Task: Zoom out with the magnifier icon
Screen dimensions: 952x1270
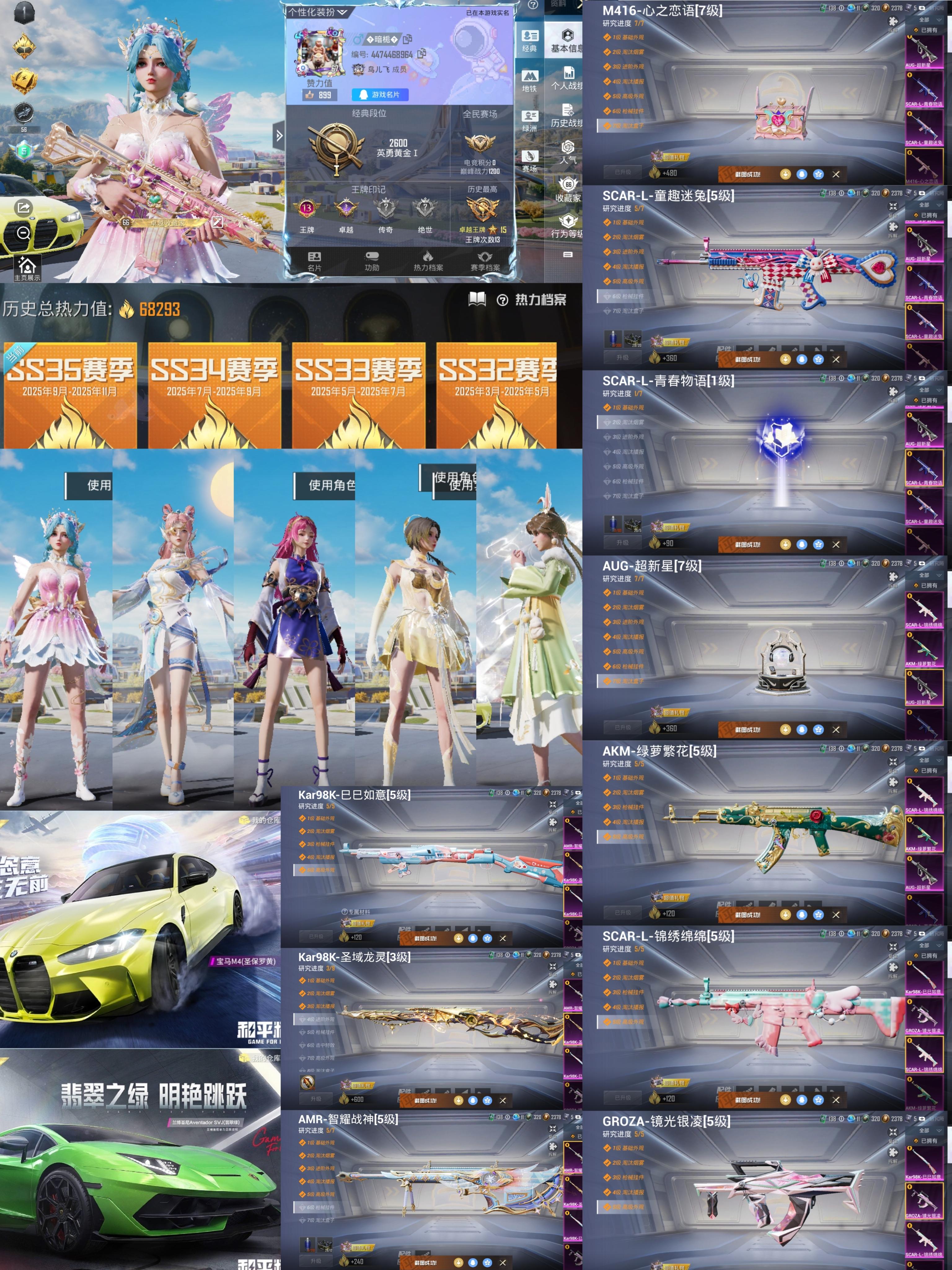Action: [x=24, y=233]
